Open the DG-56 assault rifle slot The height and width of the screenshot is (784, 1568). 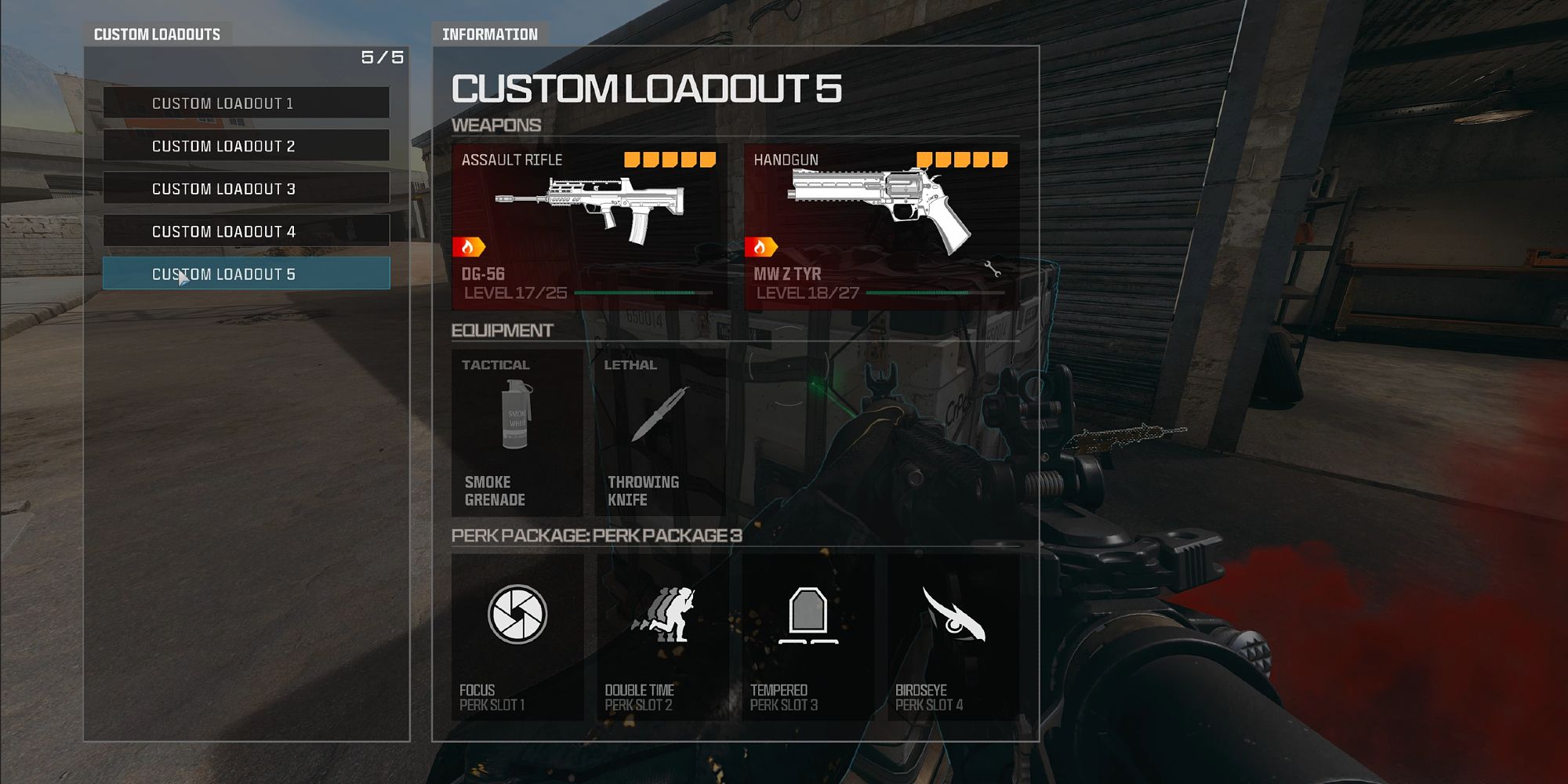590,226
